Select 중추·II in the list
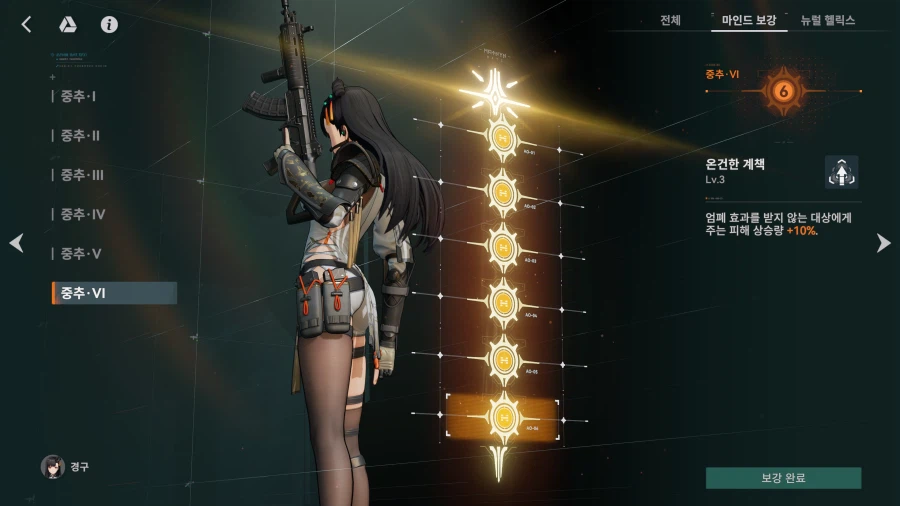Viewport: 900px width, 506px height. (80, 135)
